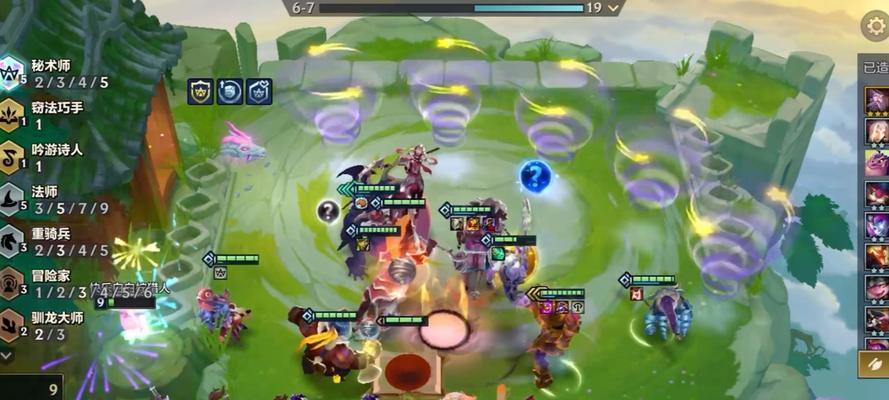Inspect the crown-with-heart augment icon

coord(259,91)
